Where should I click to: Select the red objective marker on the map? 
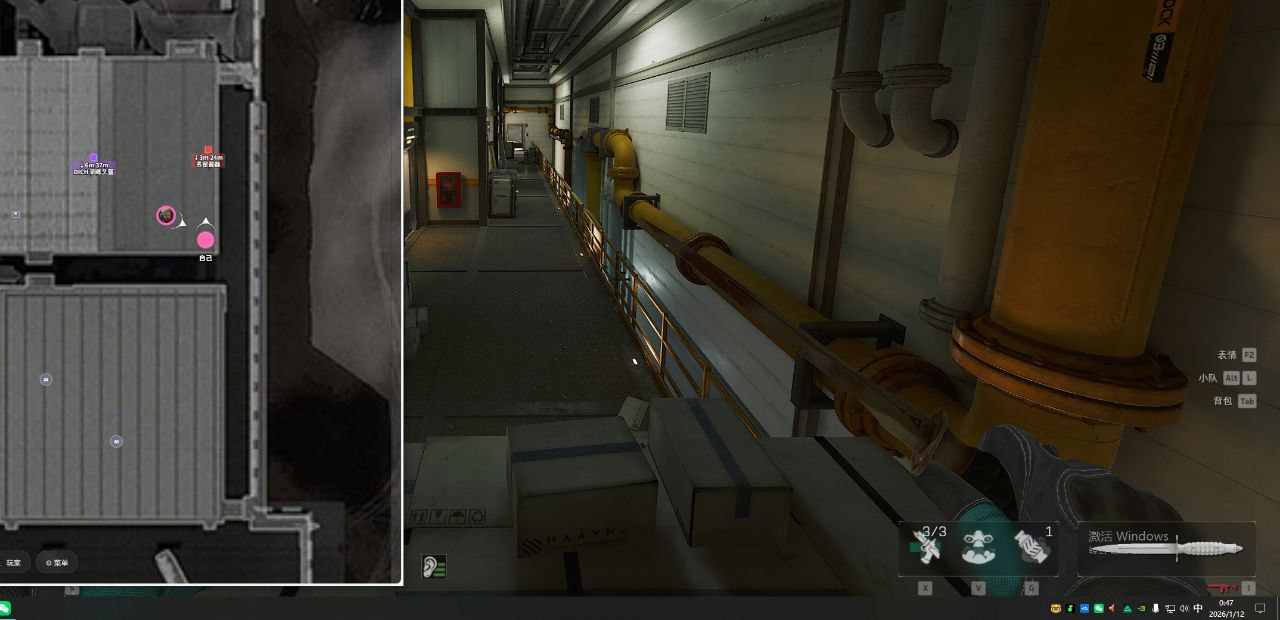coord(208,151)
